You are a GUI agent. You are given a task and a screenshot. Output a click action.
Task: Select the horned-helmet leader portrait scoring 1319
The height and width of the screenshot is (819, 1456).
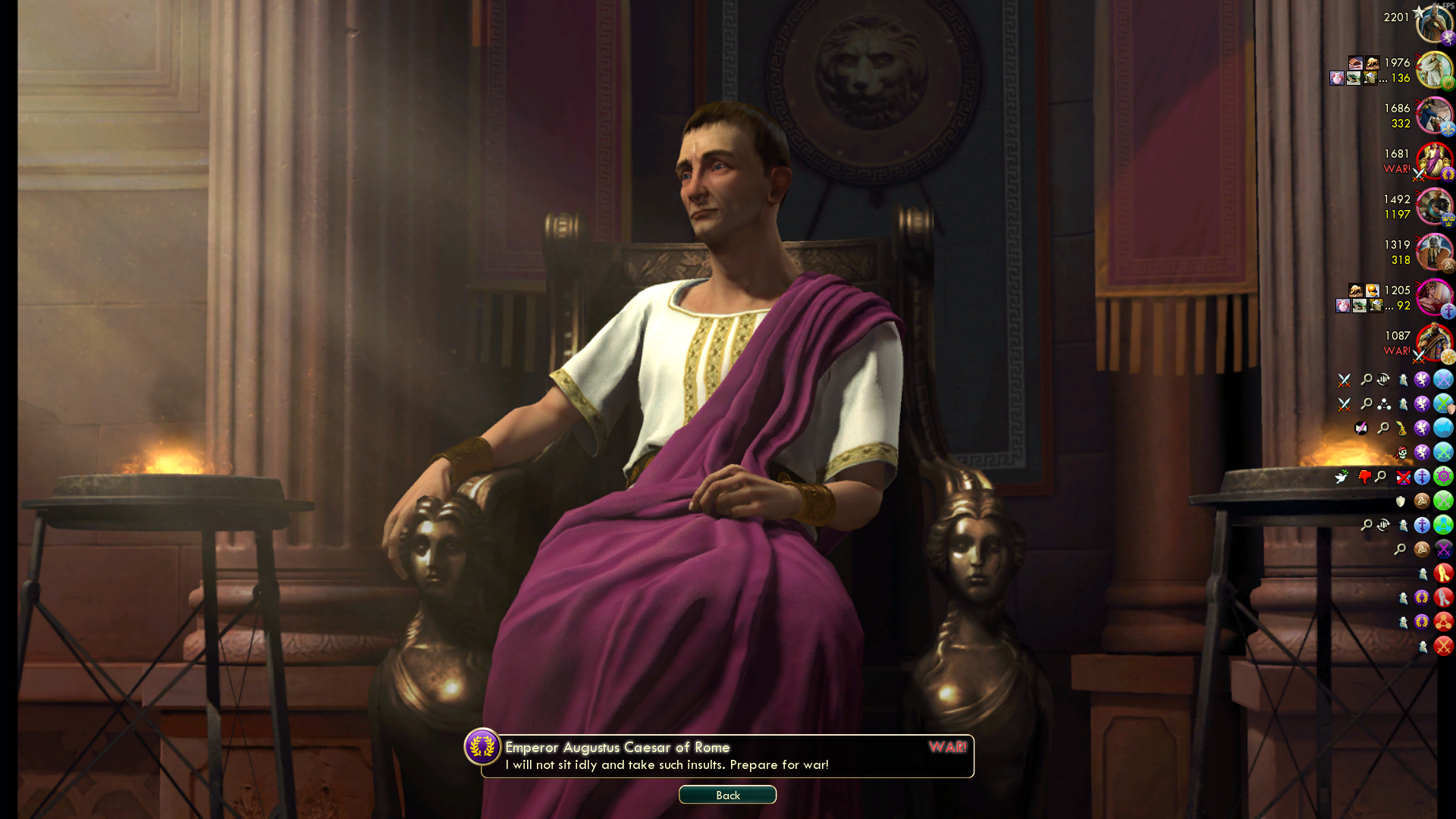1432,252
